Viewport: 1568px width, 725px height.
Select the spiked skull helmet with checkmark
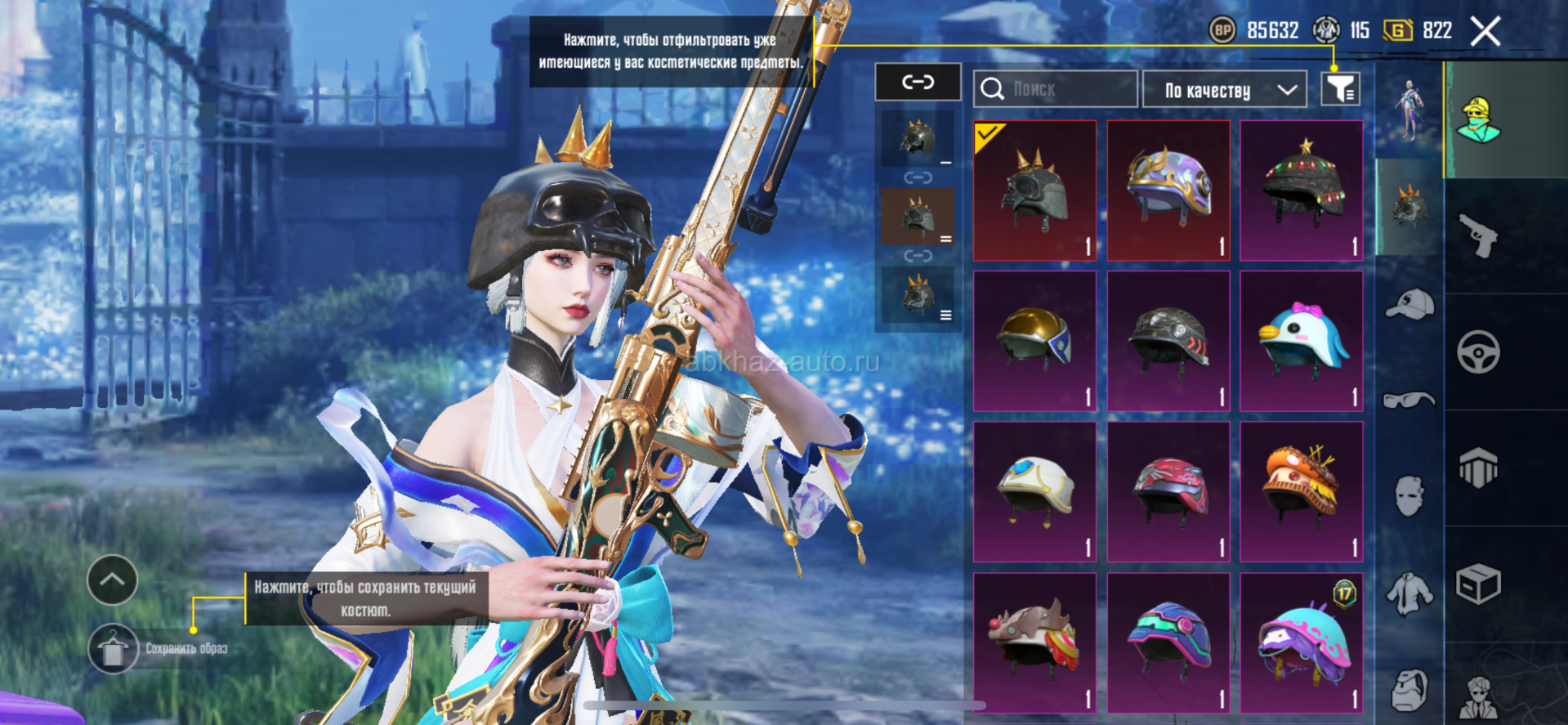pyautogui.click(x=1034, y=190)
